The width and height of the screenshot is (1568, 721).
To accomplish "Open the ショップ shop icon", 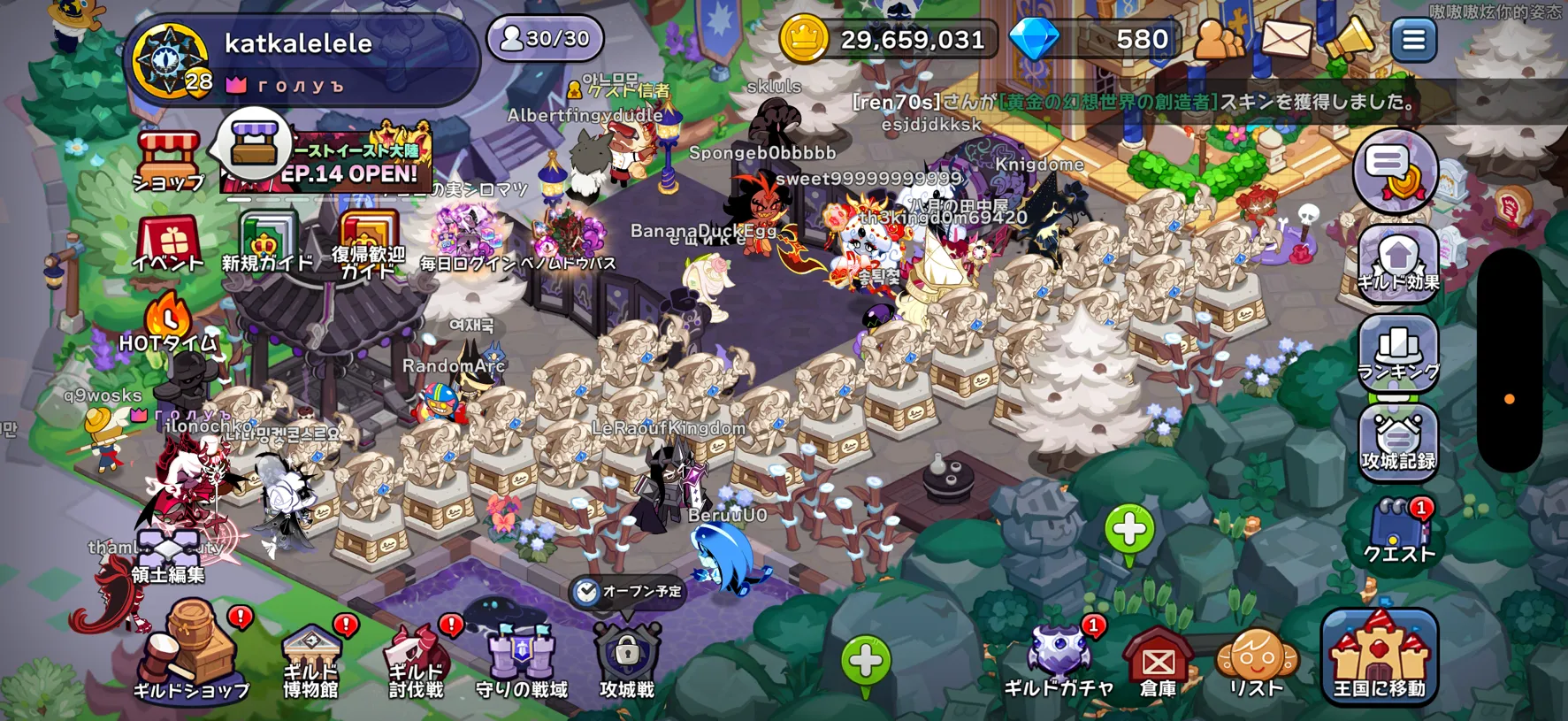I will [168, 161].
